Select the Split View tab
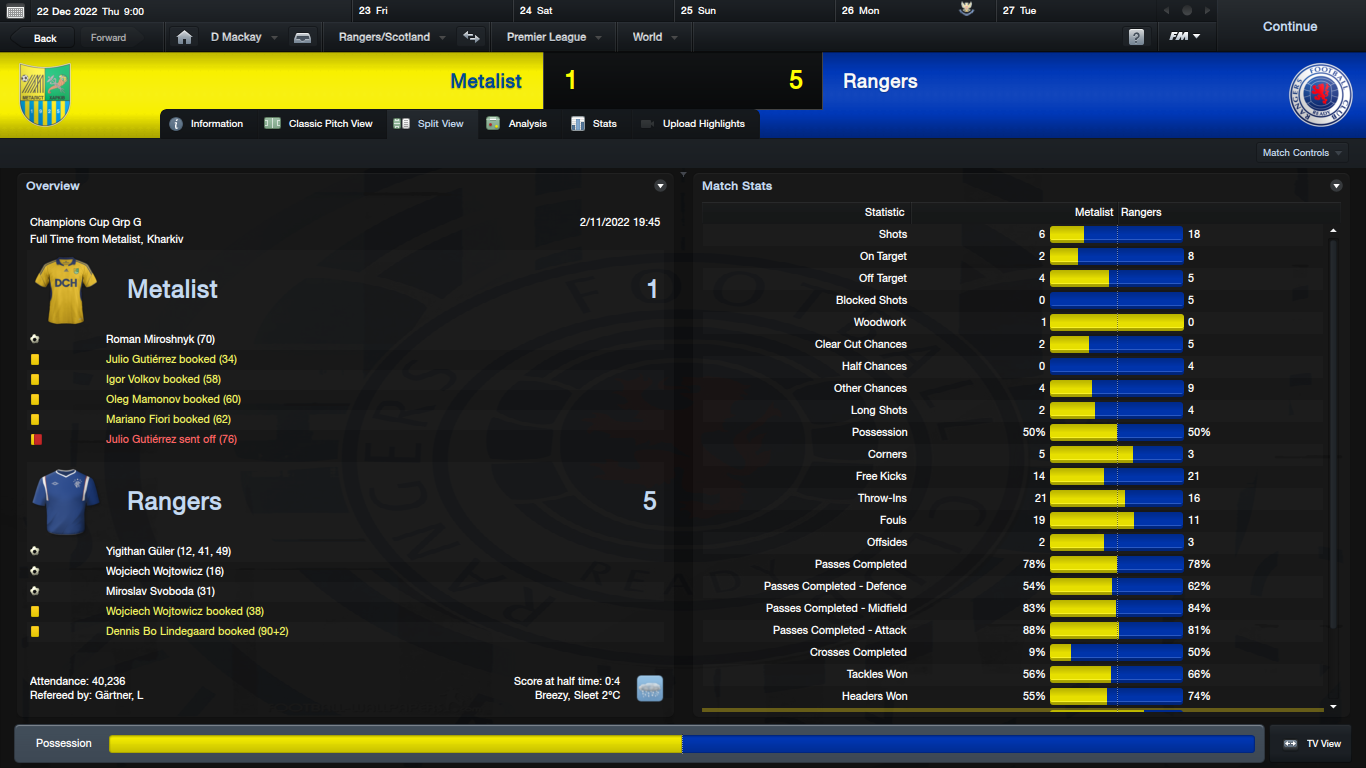This screenshot has width=1366, height=768. (430, 124)
